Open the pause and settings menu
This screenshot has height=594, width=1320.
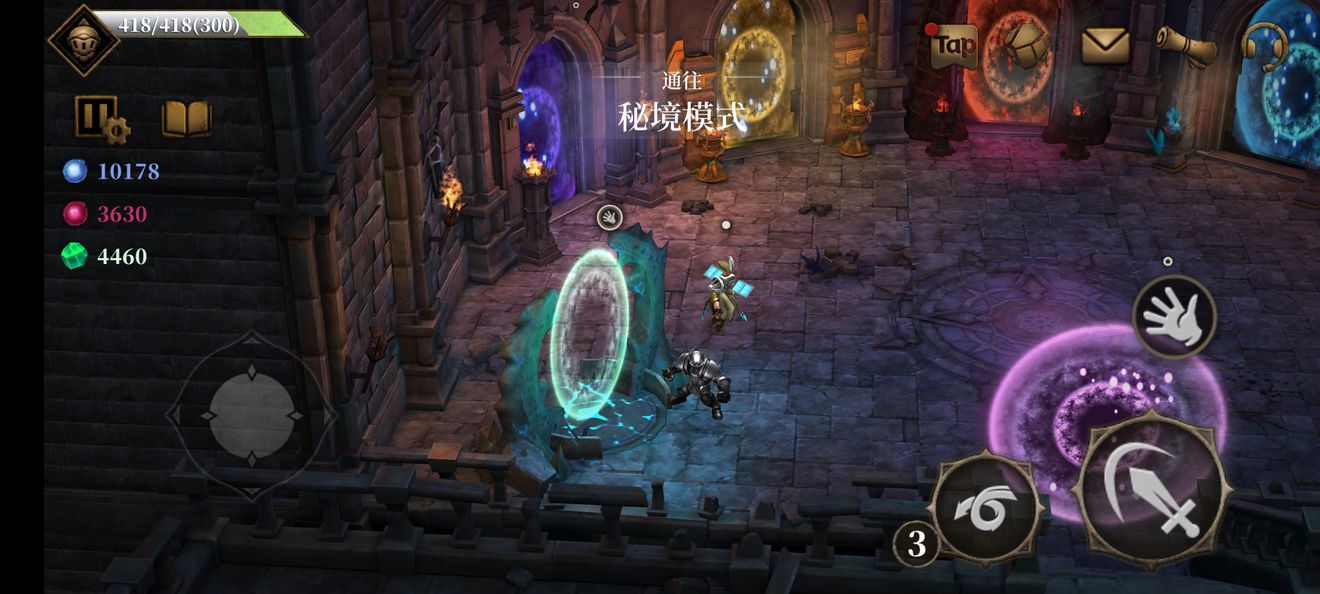[x=101, y=119]
